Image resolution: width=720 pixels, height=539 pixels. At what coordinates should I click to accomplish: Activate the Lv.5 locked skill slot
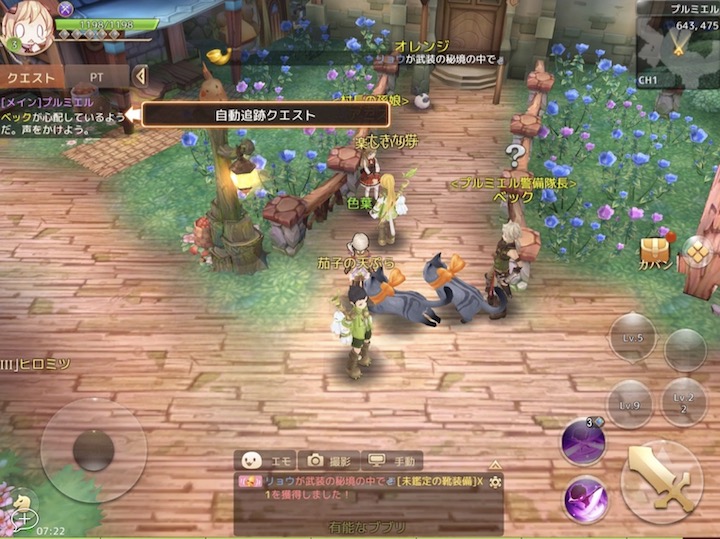tap(633, 337)
